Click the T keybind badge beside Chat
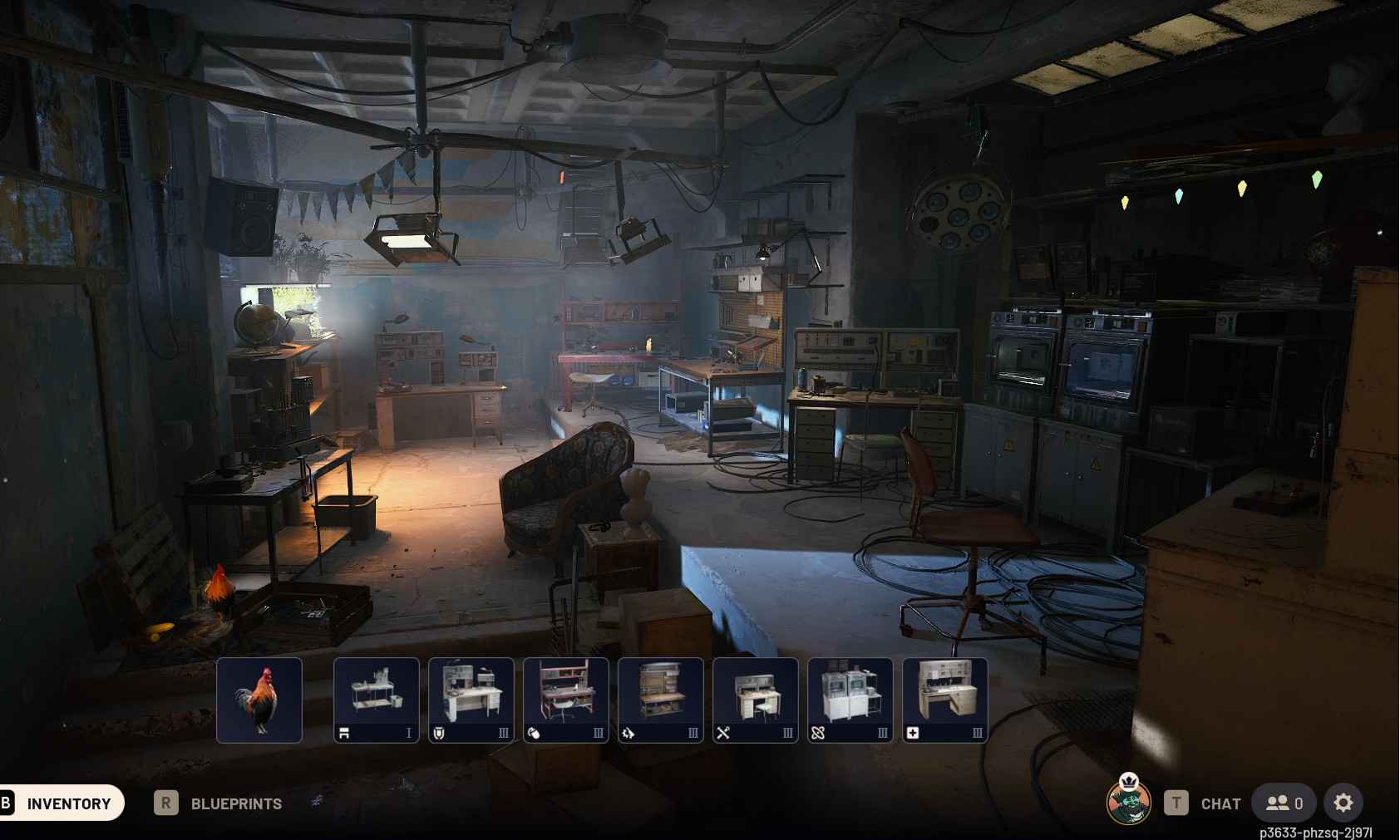Image resolution: width=1400 pixels, height=840 pixels. click(x=1176, y=803)
